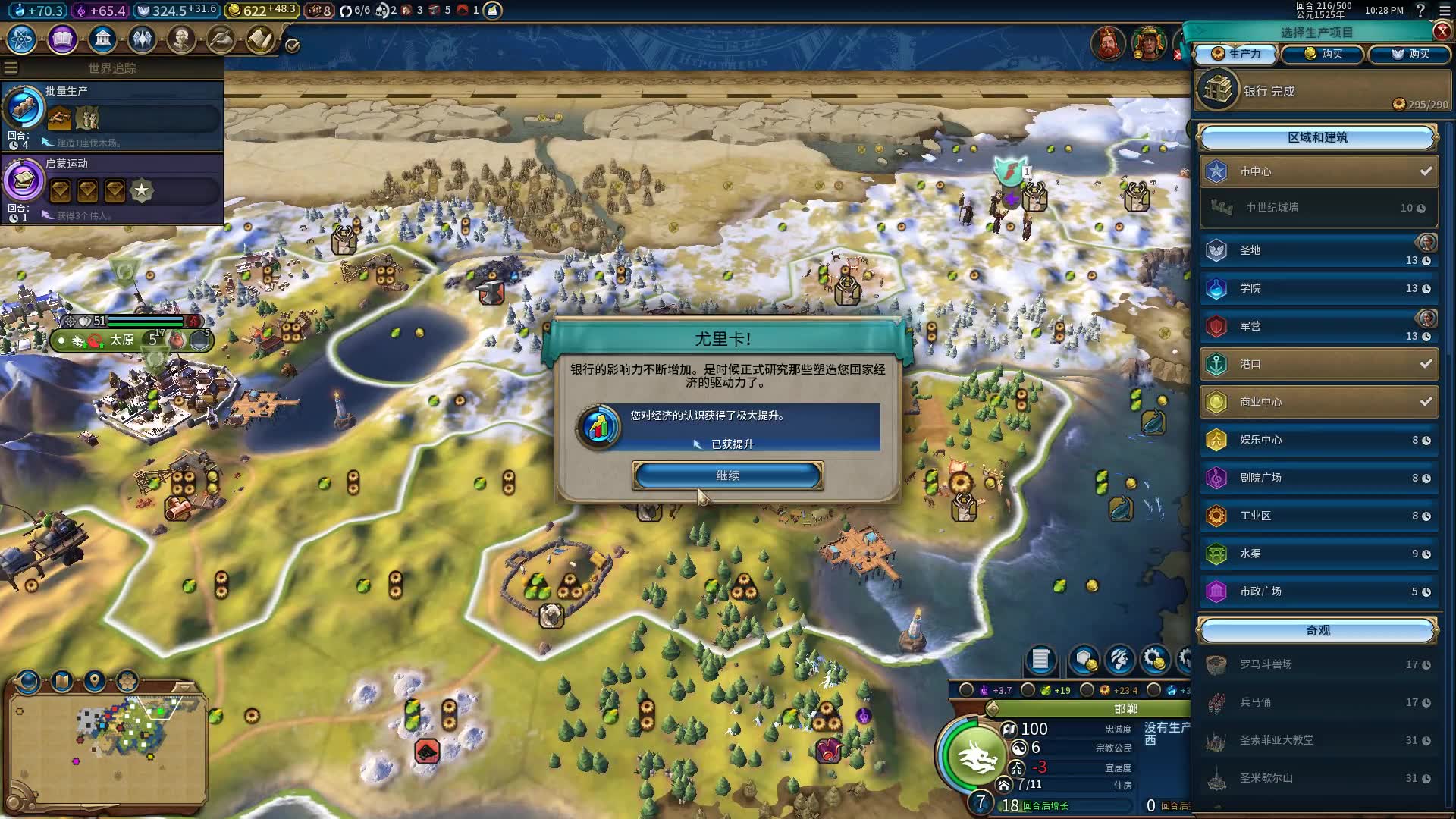Click the minimap
Image resolution: width=1456 pixels, height=819 pixels.
108,743
